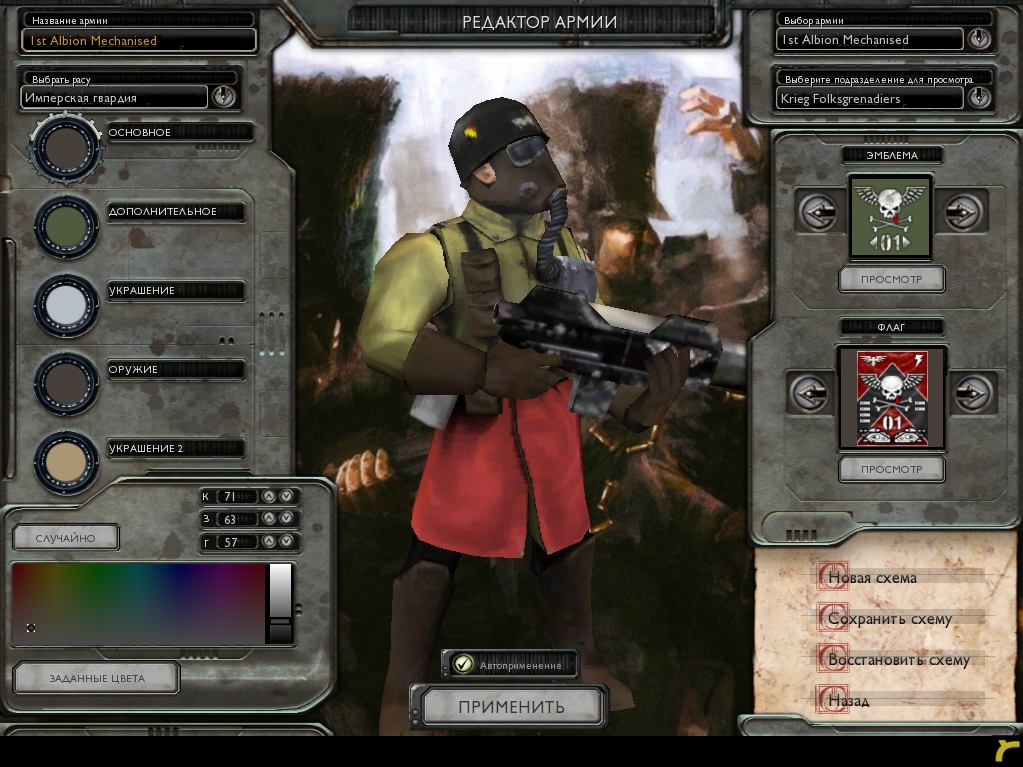Click ПРОСМОТР under the emblem
1023x767 pixels.
click(x=891, y=279)
